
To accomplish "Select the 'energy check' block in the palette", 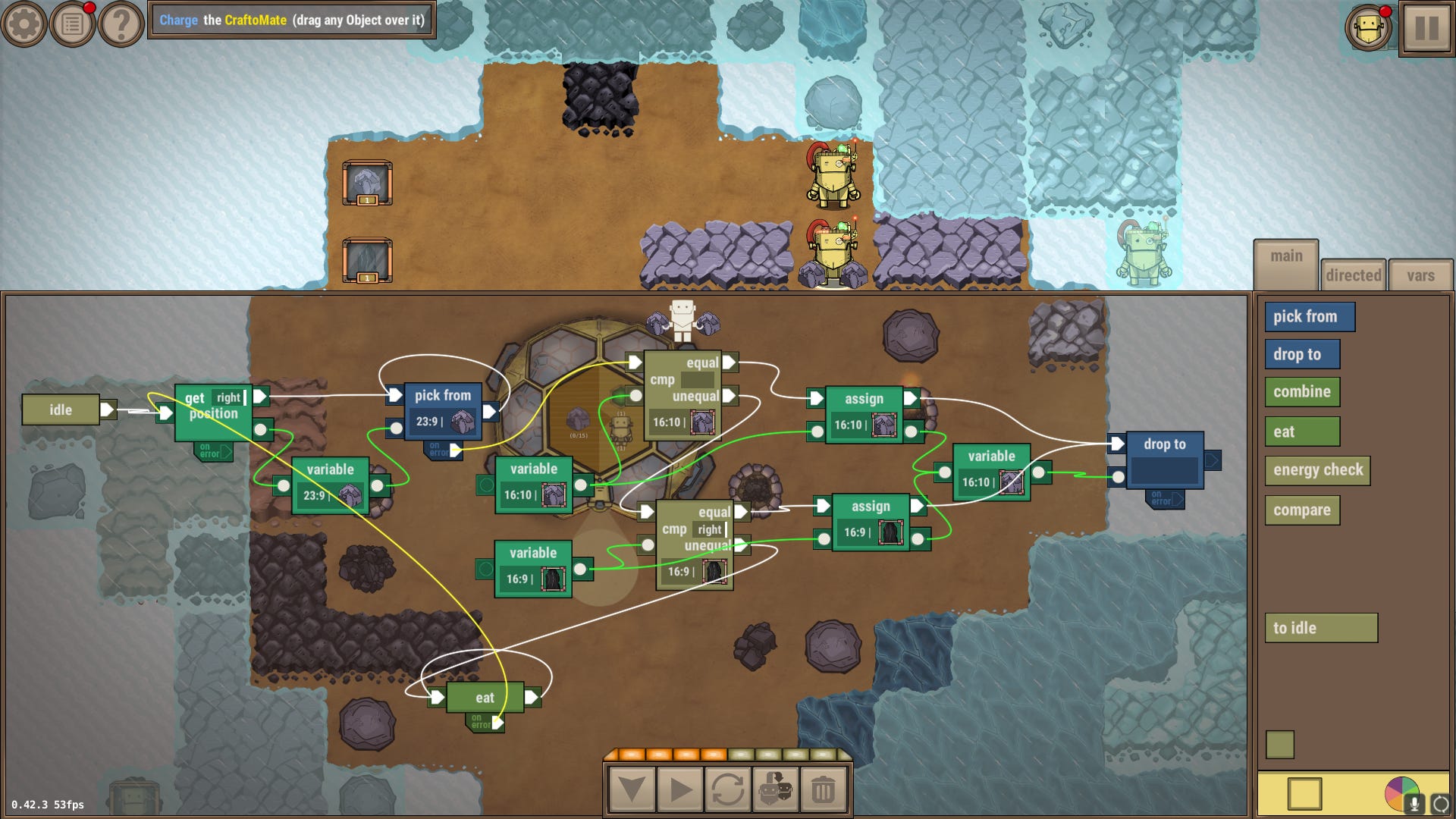I will tap(1317, 471).
